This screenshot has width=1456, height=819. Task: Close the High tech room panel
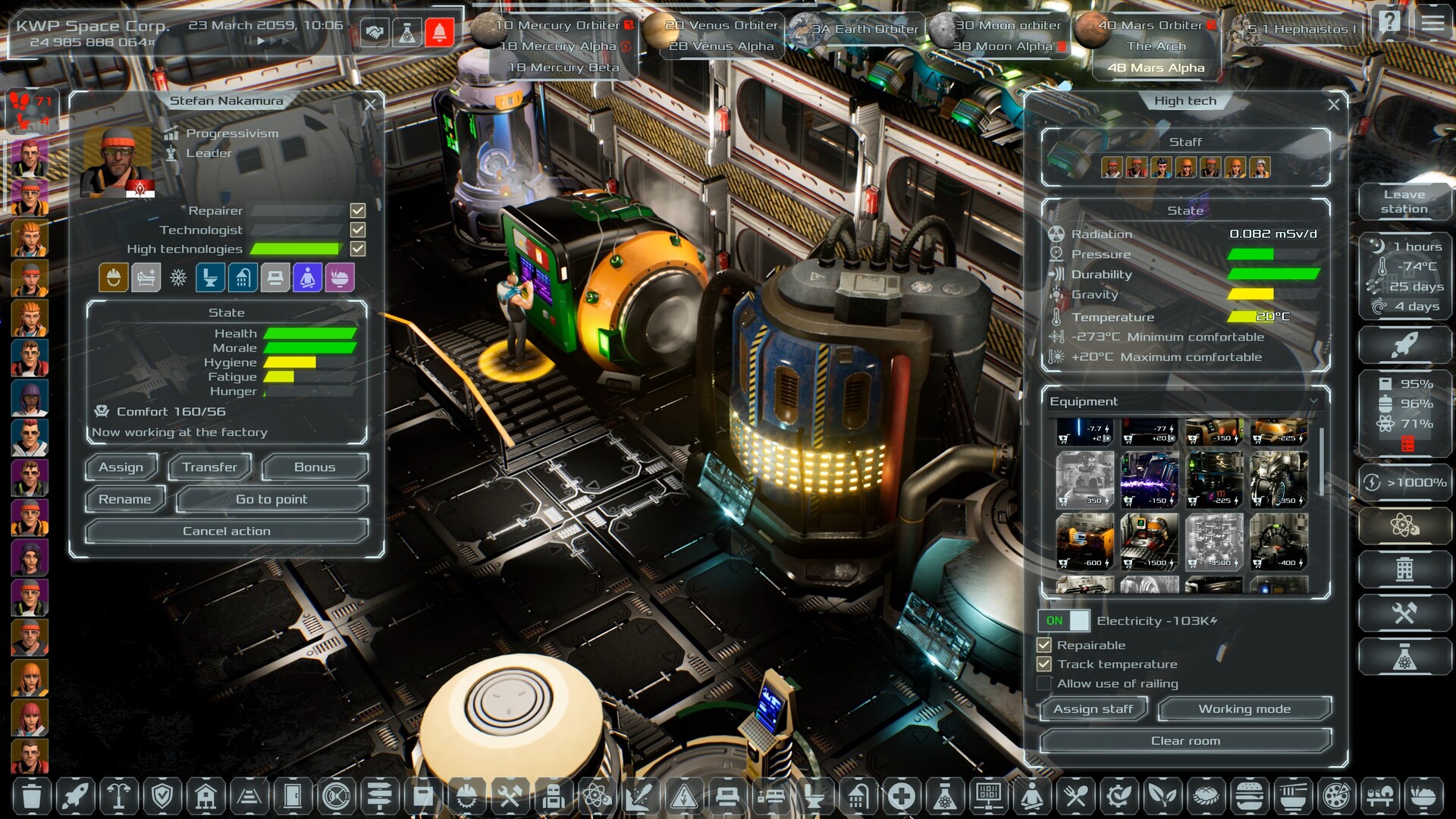coord(1333,105)
